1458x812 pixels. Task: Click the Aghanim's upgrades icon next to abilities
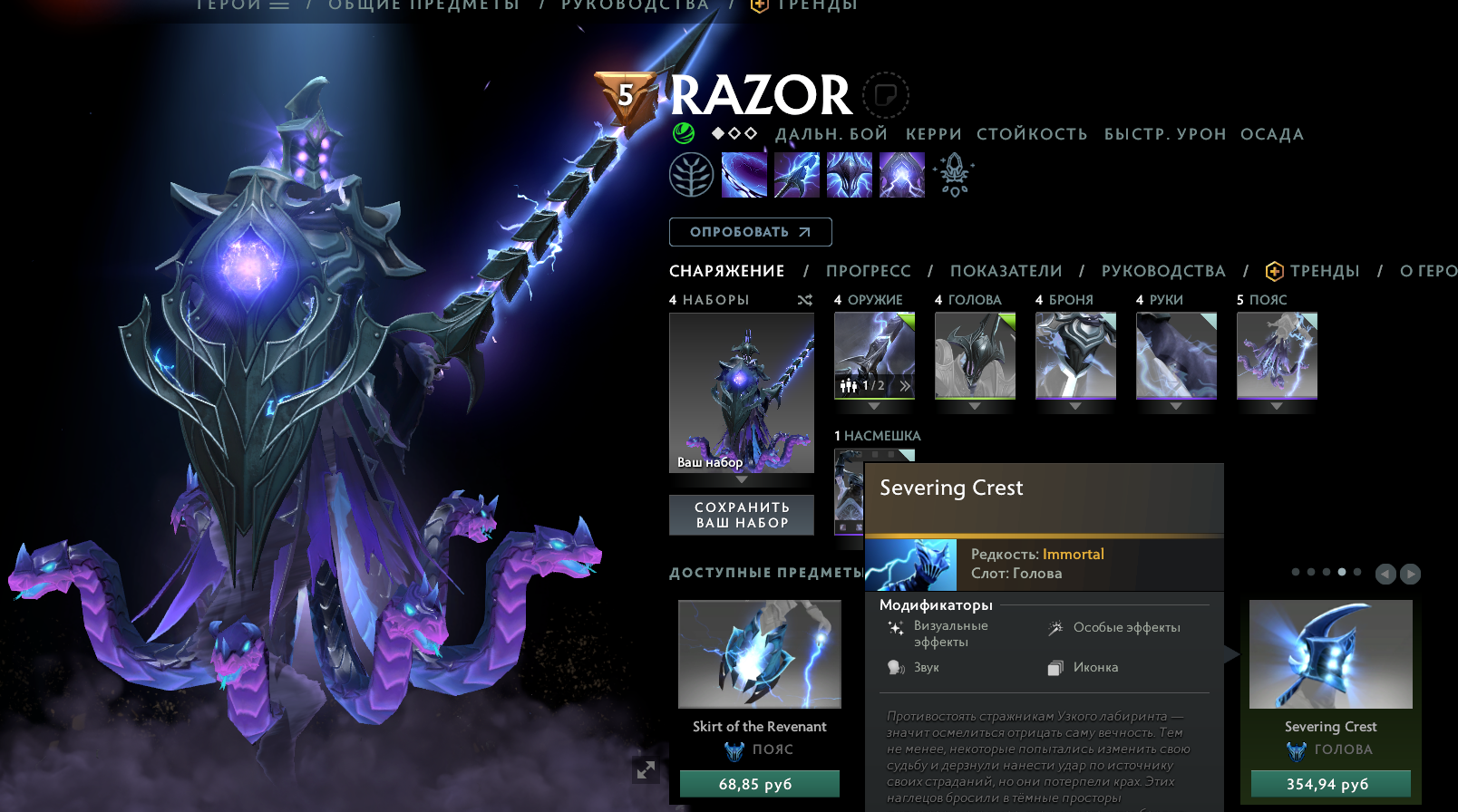pos(954,174)
